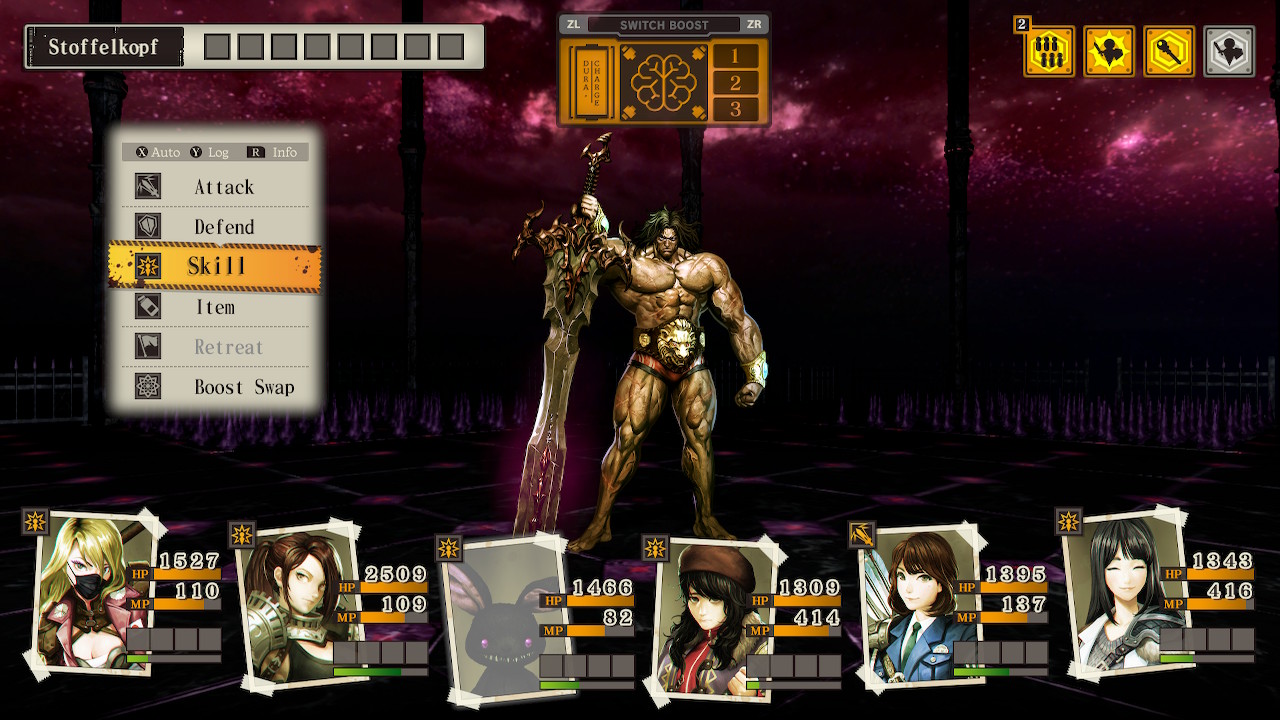Select the orange staff icon
1280x720 pixels.
point(1169,51)
